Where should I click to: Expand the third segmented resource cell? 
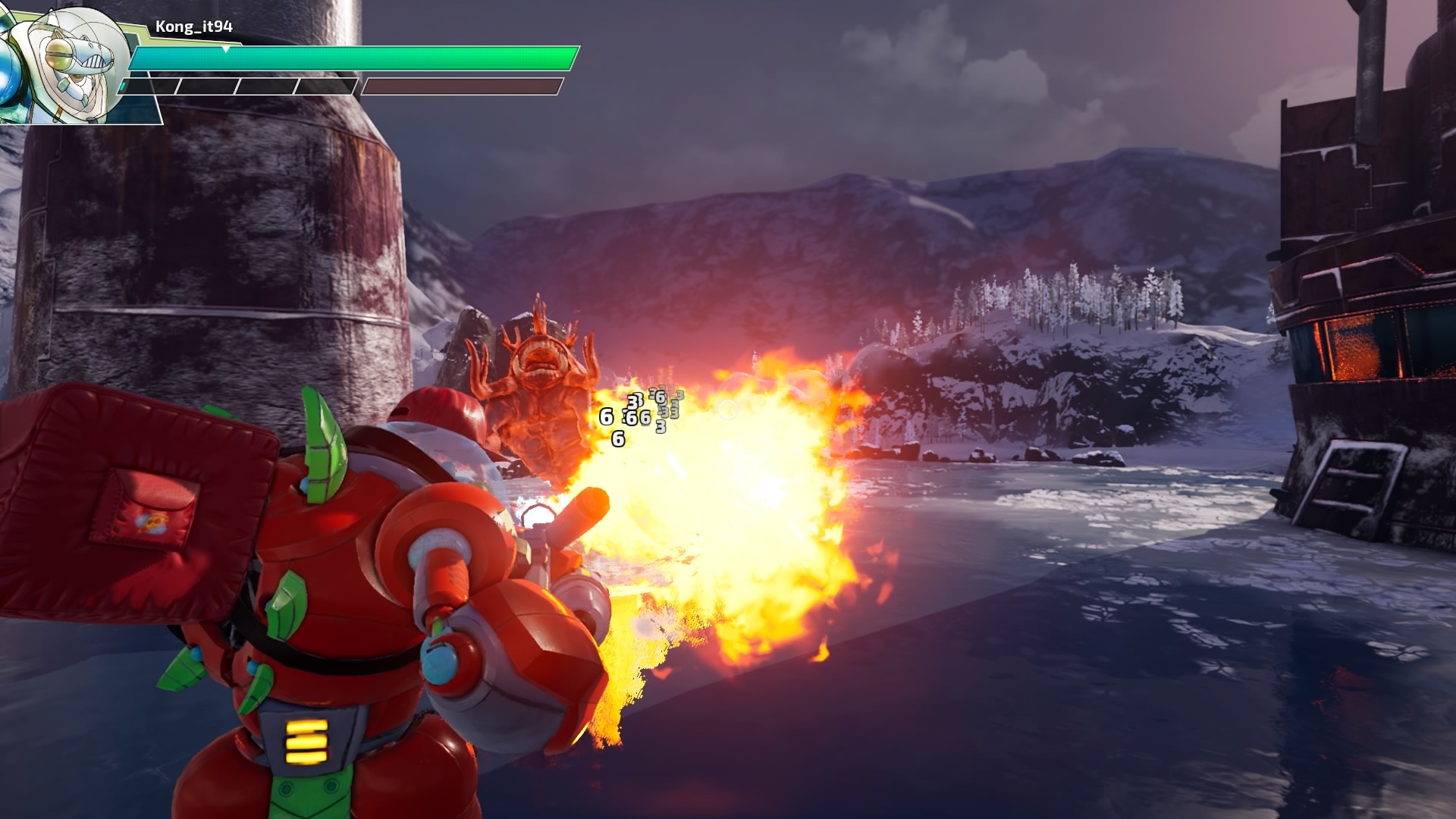point(265,85)
